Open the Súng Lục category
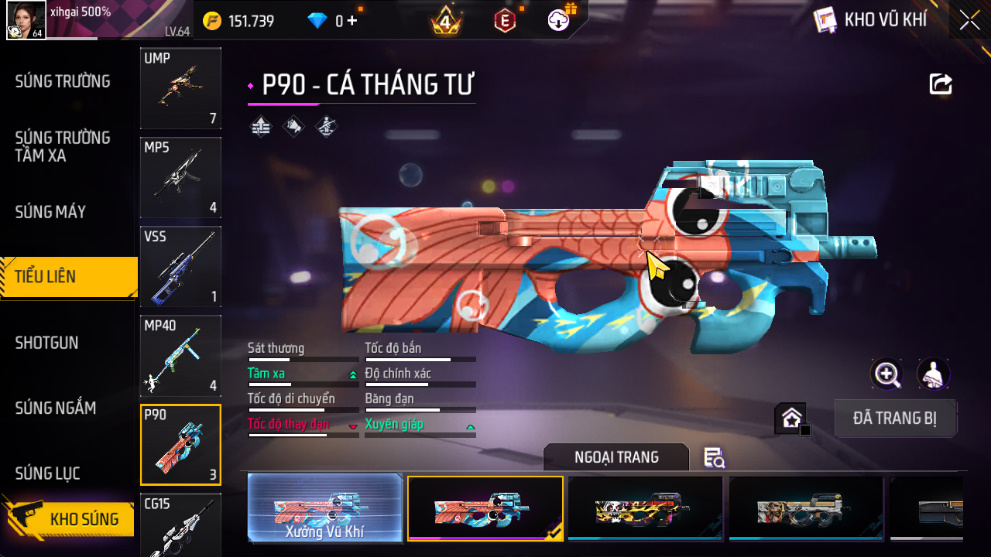Screen dimensions: 991x557 (x=47, y=473)
